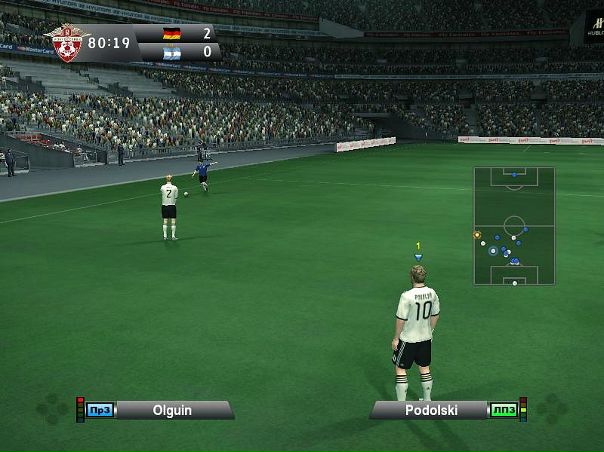Click the green position badge beside Podolski

point(502,410)
